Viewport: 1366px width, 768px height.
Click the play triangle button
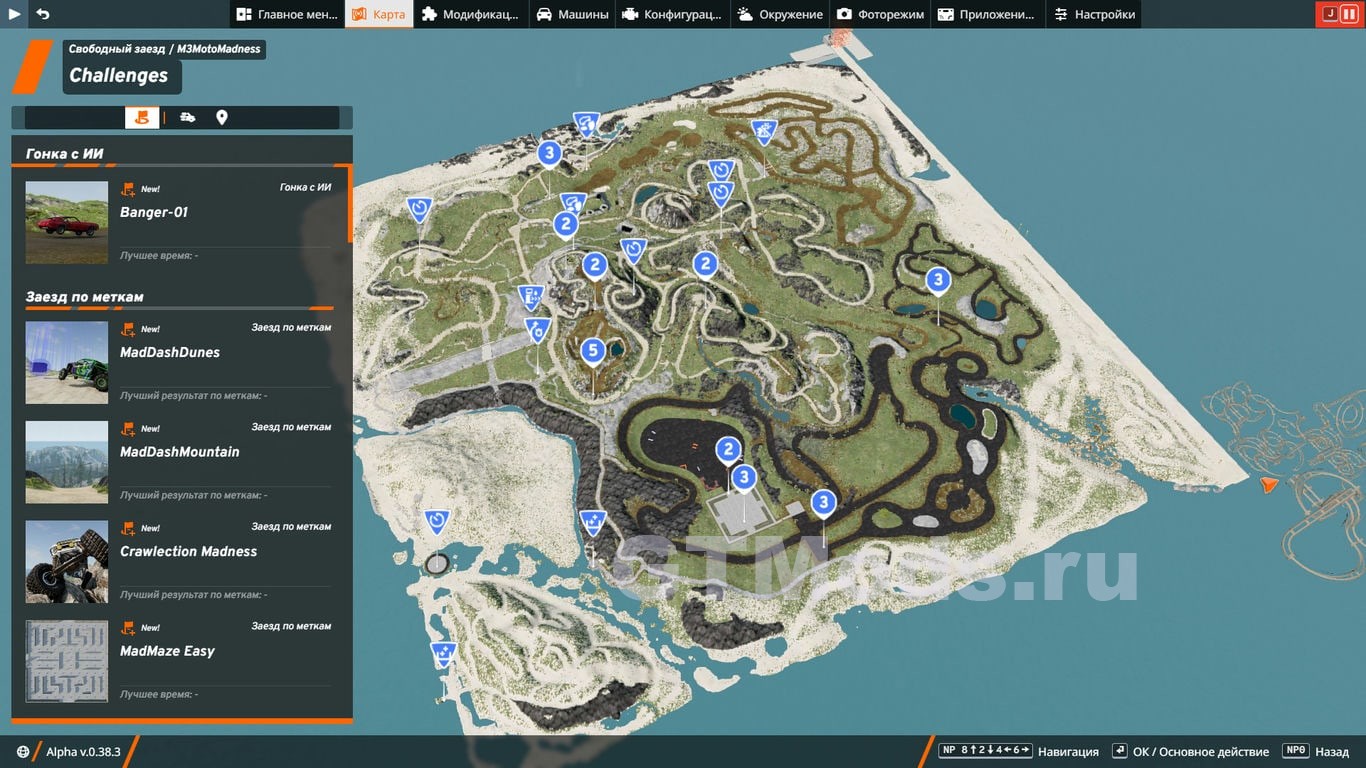pos(14,14)
